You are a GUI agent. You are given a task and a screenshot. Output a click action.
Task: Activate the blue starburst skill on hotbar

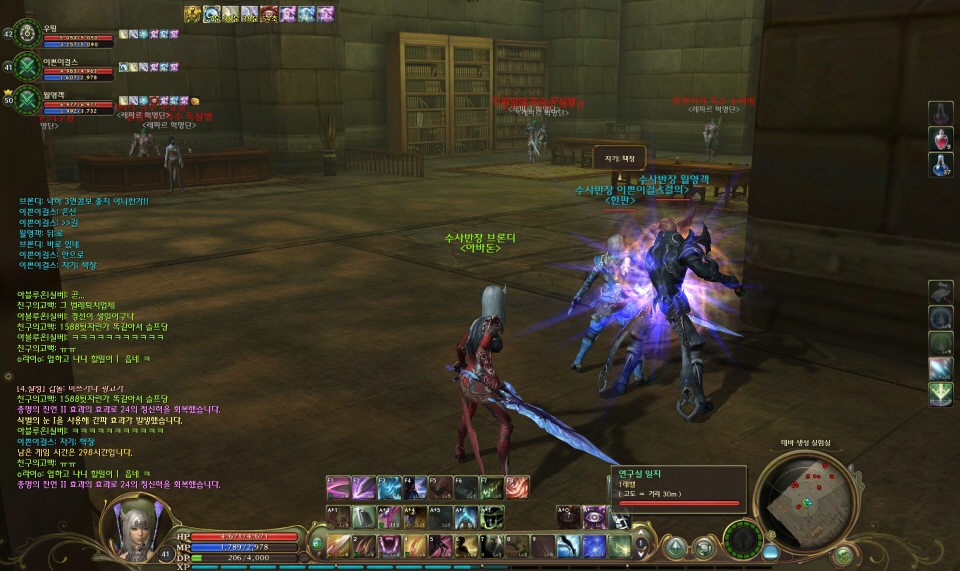click(594, 546)
